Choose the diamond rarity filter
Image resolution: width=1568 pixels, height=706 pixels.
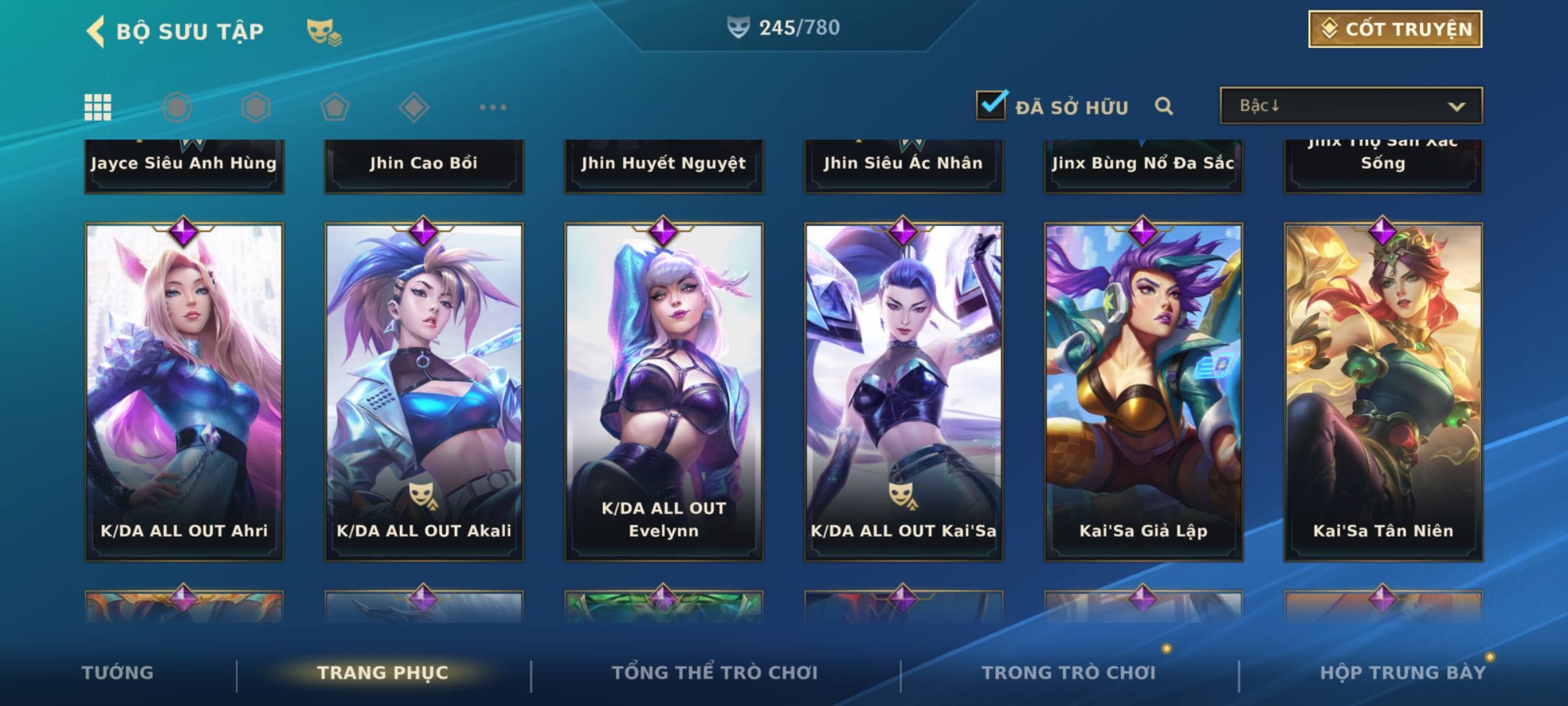point(414,107)
